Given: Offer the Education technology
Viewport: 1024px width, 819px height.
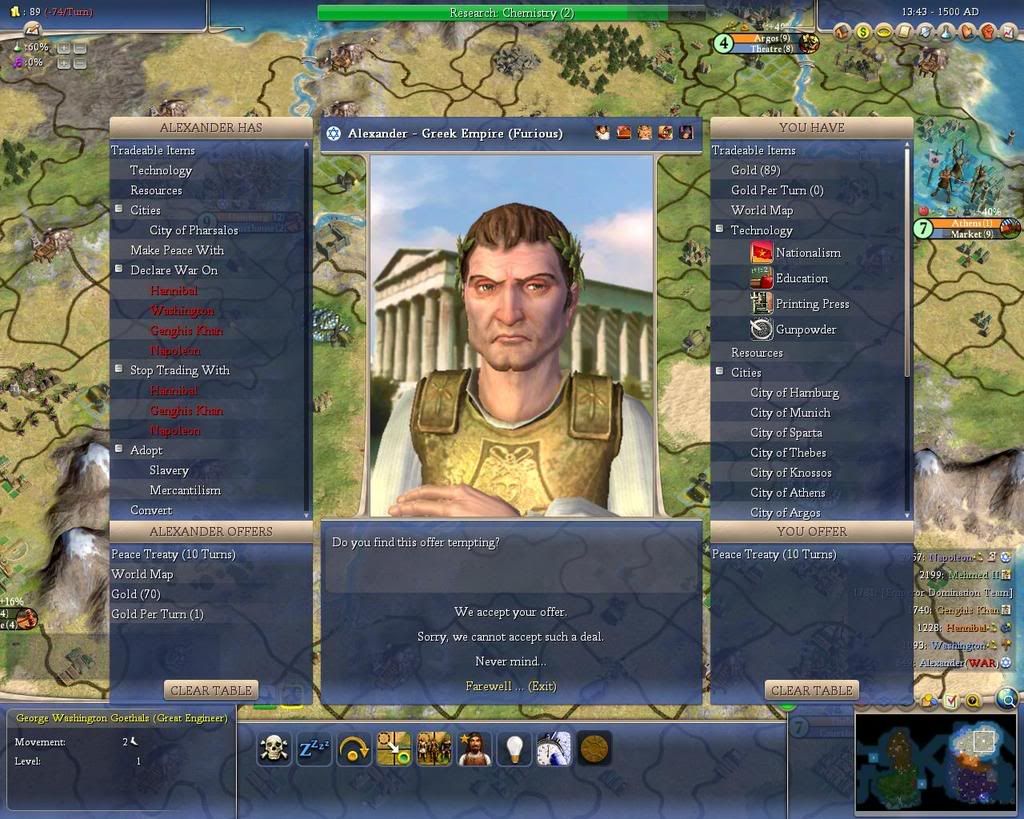Looking at the screenshot, I should [801, 278].
